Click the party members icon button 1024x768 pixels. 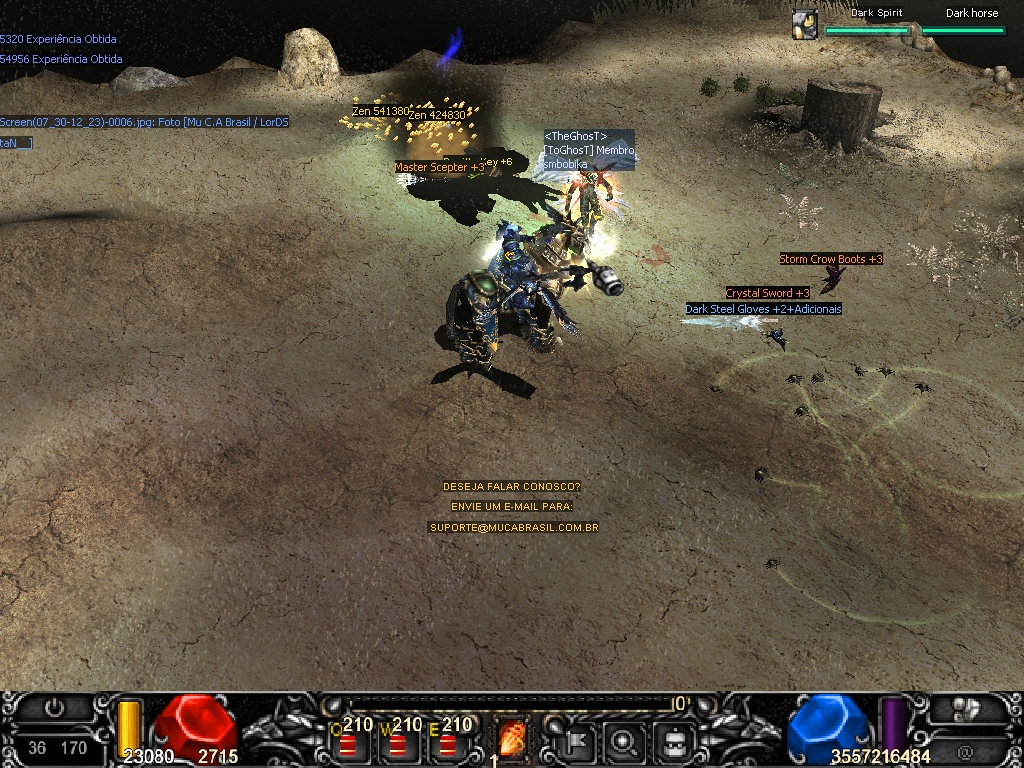pyautogui.click(x=966, y=709)
